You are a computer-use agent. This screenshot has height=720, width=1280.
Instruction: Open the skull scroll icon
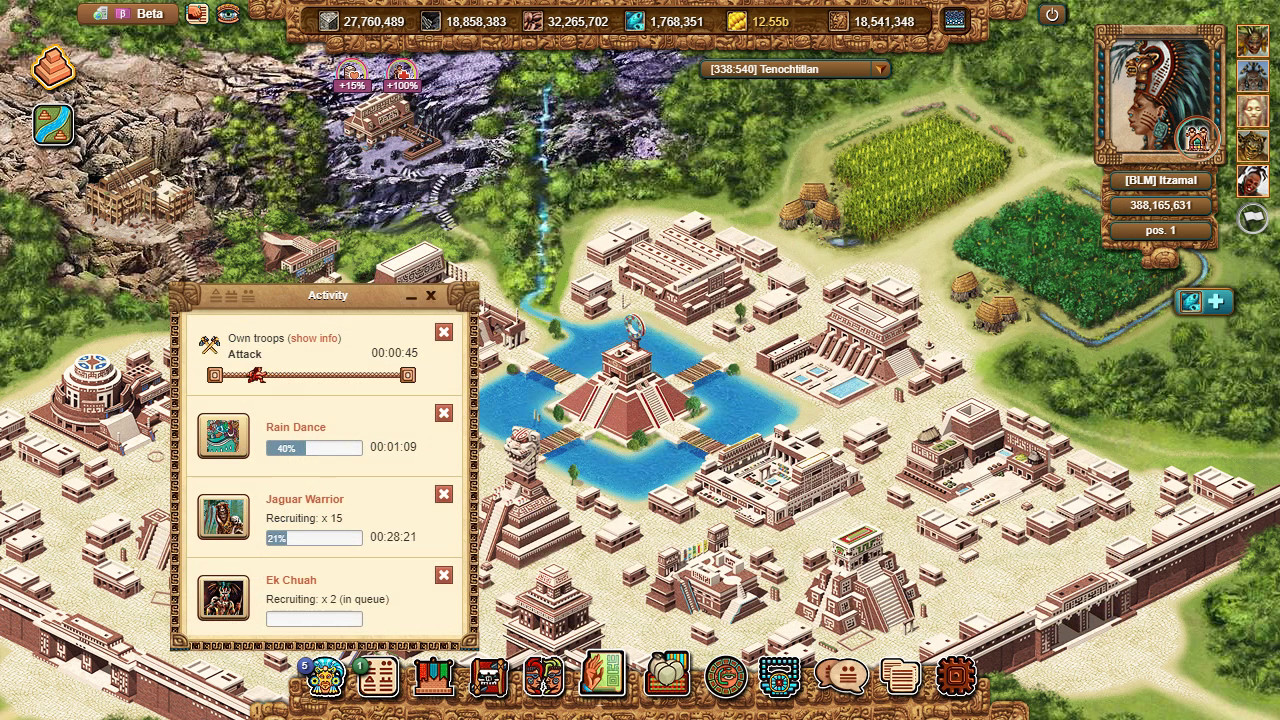tap(489, 677)
